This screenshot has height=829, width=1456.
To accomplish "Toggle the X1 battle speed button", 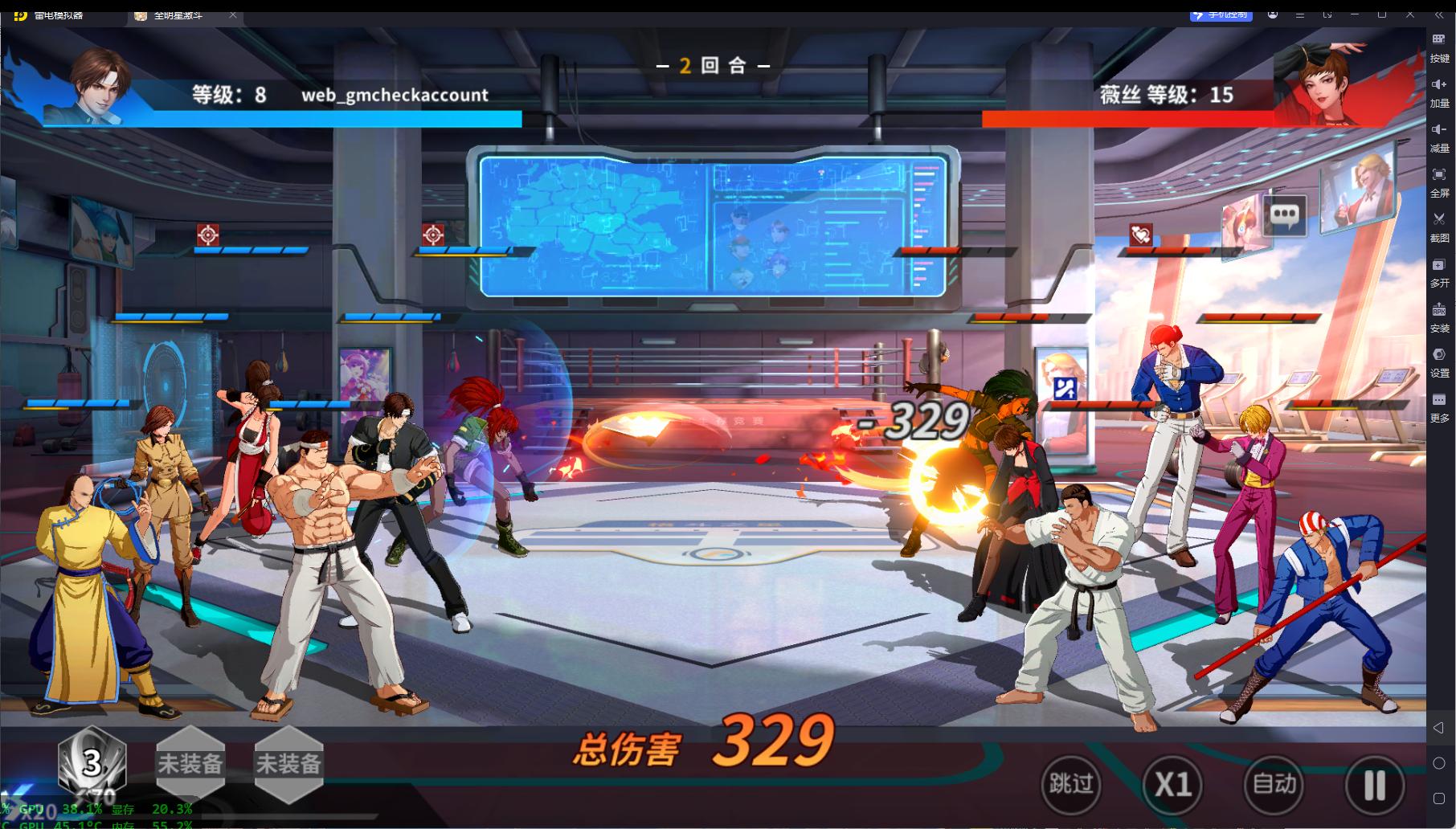I will coord(1172,783).
